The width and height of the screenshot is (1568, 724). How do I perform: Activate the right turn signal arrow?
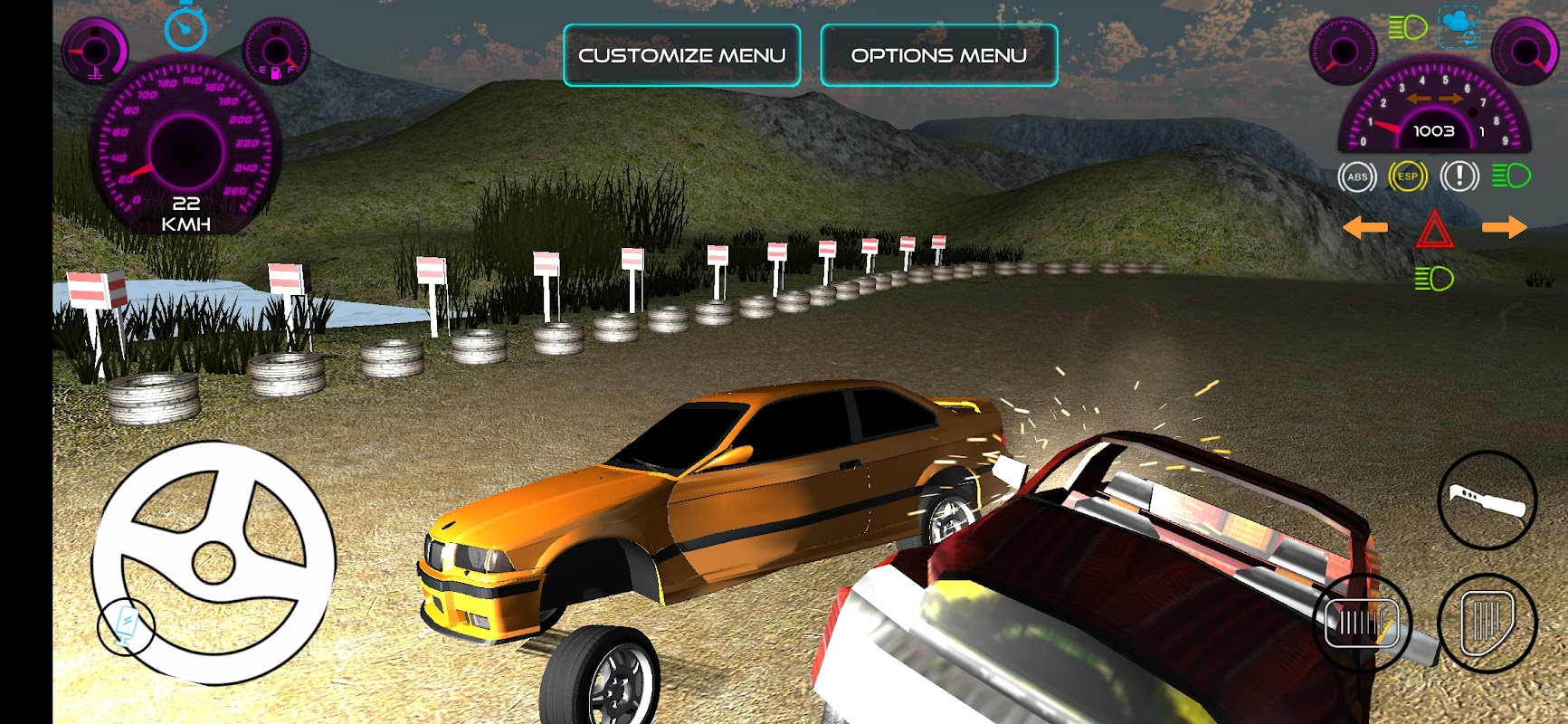coord(1504,227)
